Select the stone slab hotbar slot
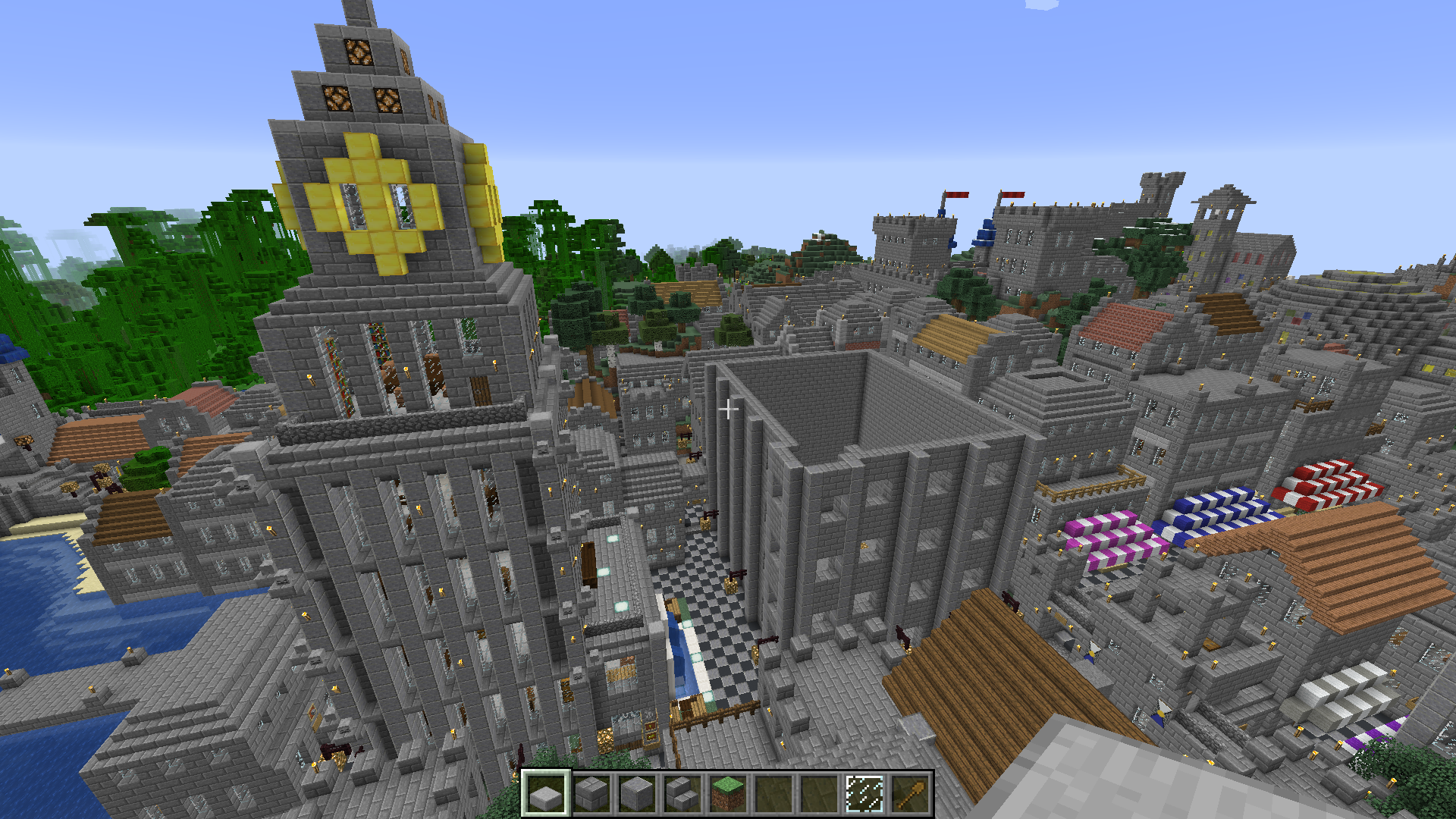 (546, 794)
